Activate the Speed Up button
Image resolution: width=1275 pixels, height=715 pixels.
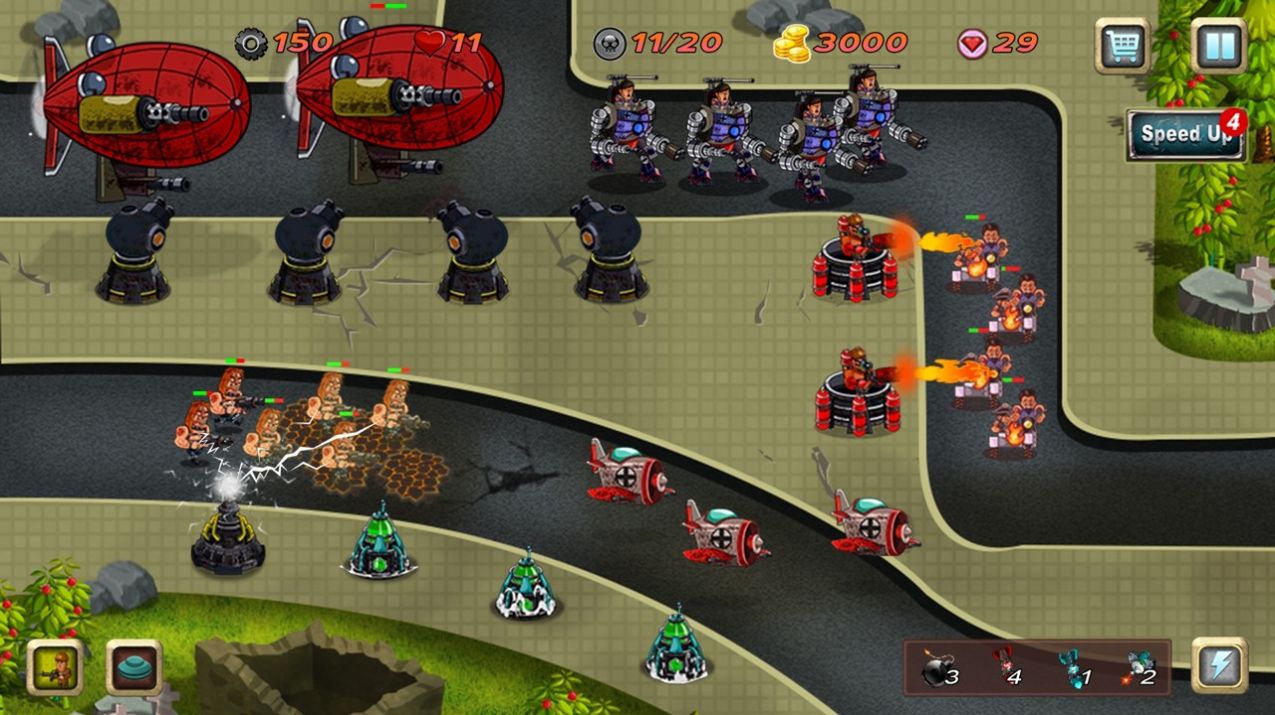(x=1186, y=135)
